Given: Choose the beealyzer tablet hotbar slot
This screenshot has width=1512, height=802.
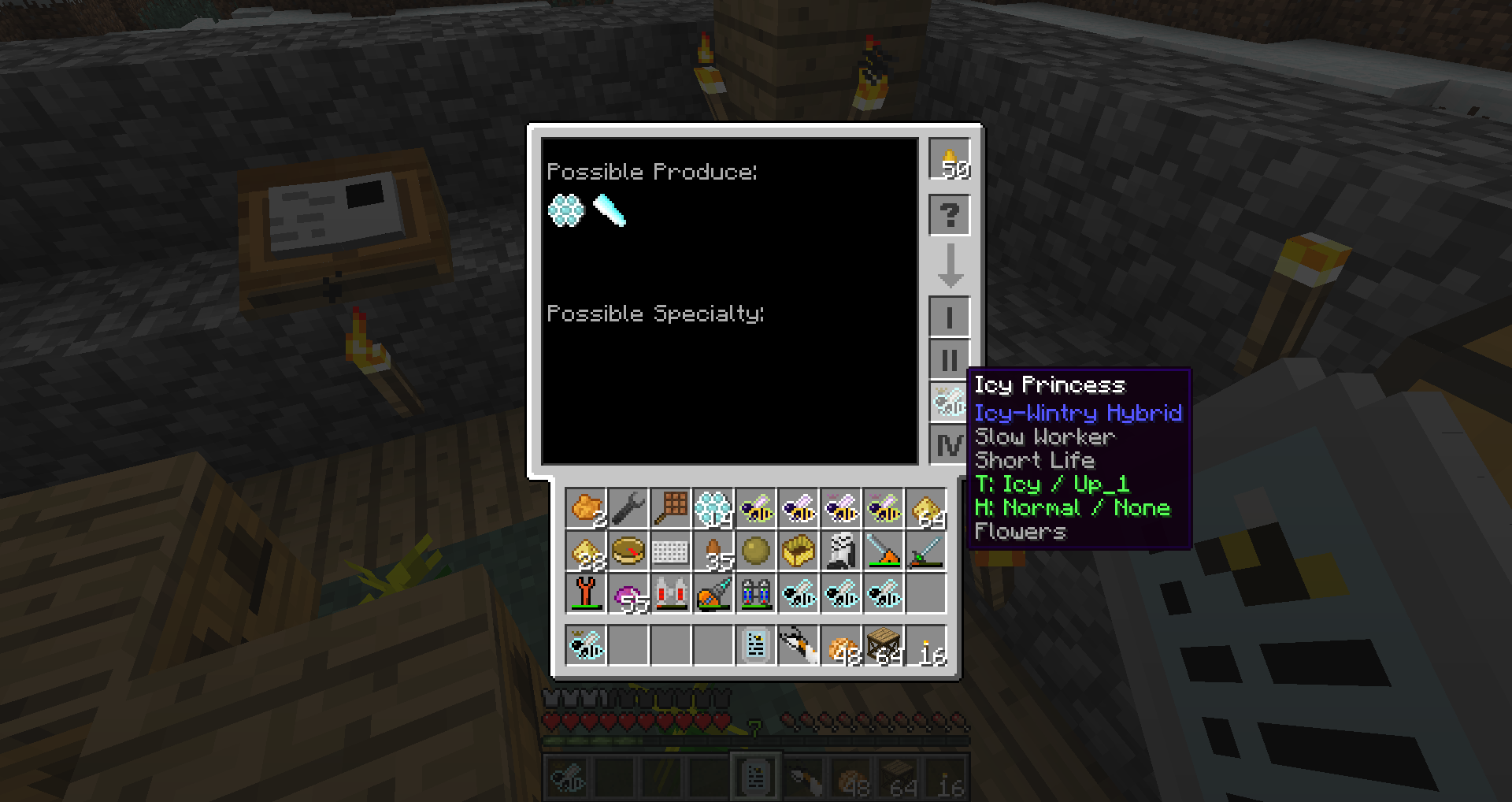Looking at the screenshot, I should [x=756, y=645].
